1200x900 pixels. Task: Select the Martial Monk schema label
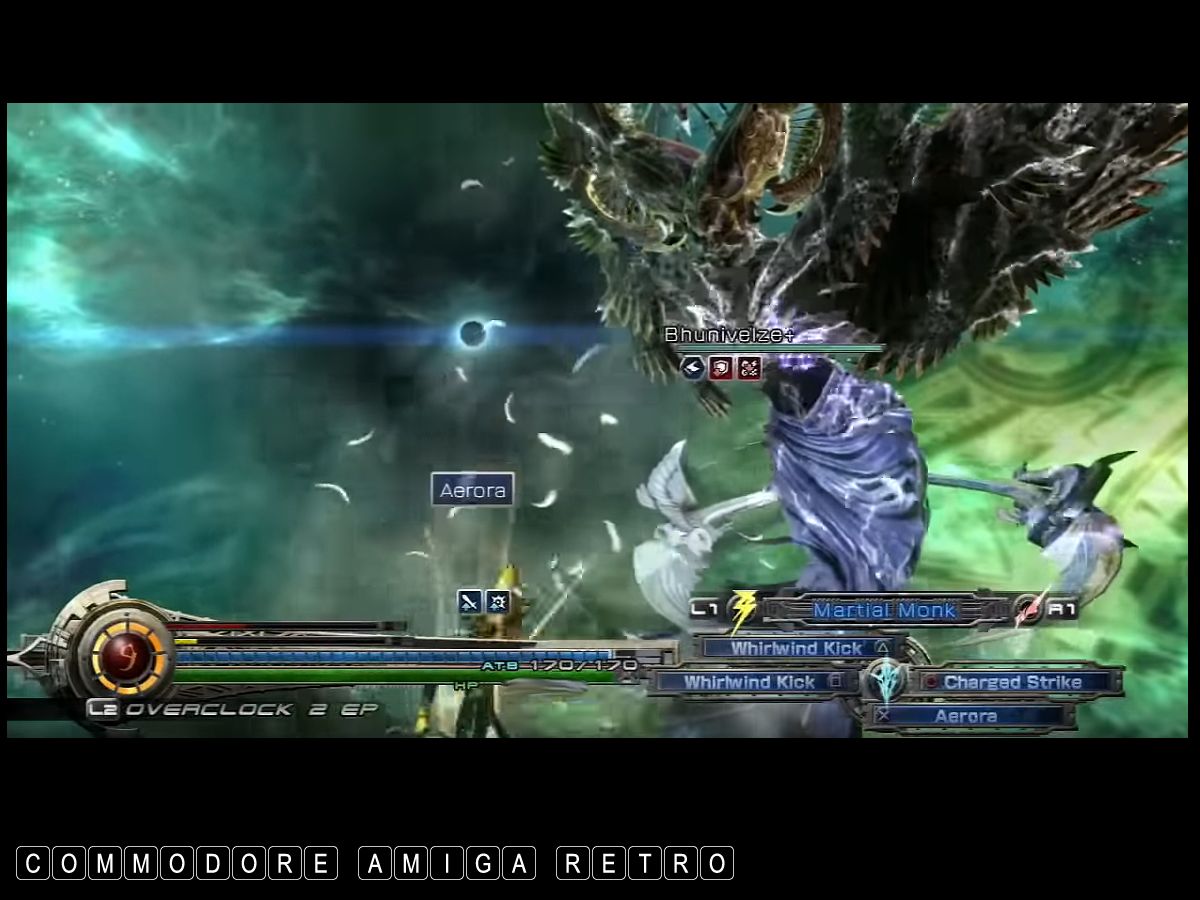(x=884, y=610)
